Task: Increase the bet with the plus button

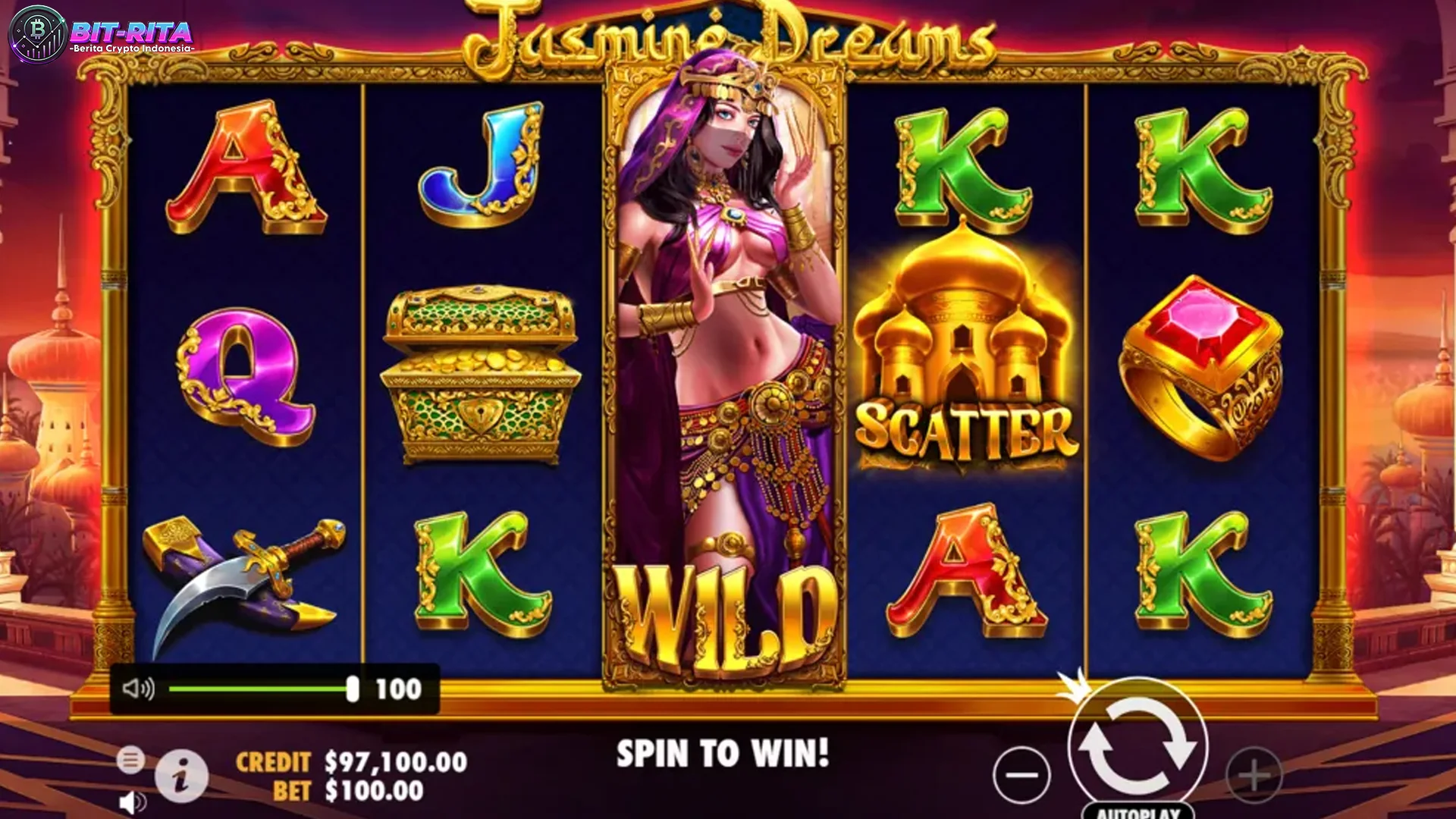Action: (x=1254, y=775)
